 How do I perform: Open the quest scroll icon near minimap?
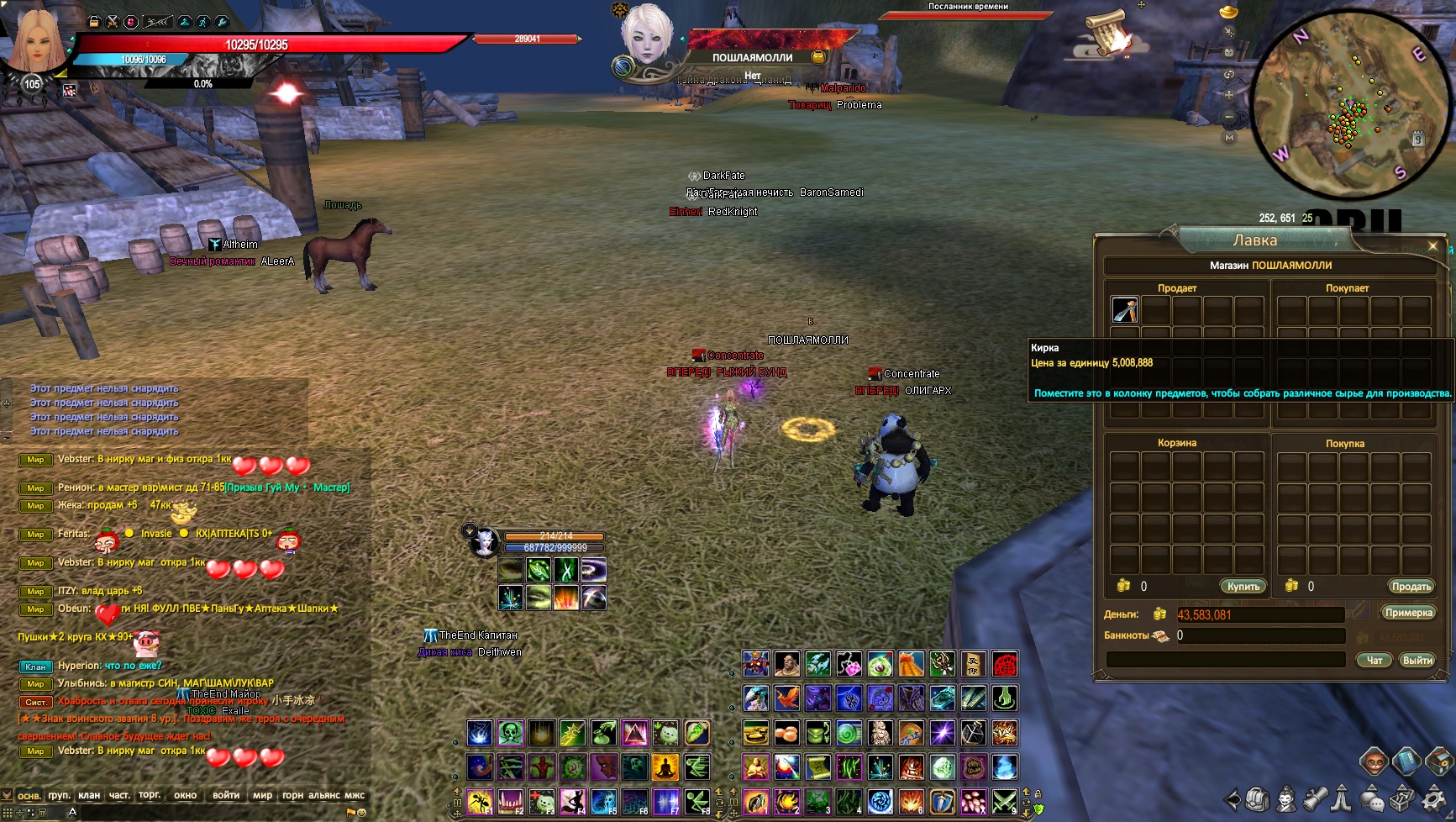(1105, 34)
